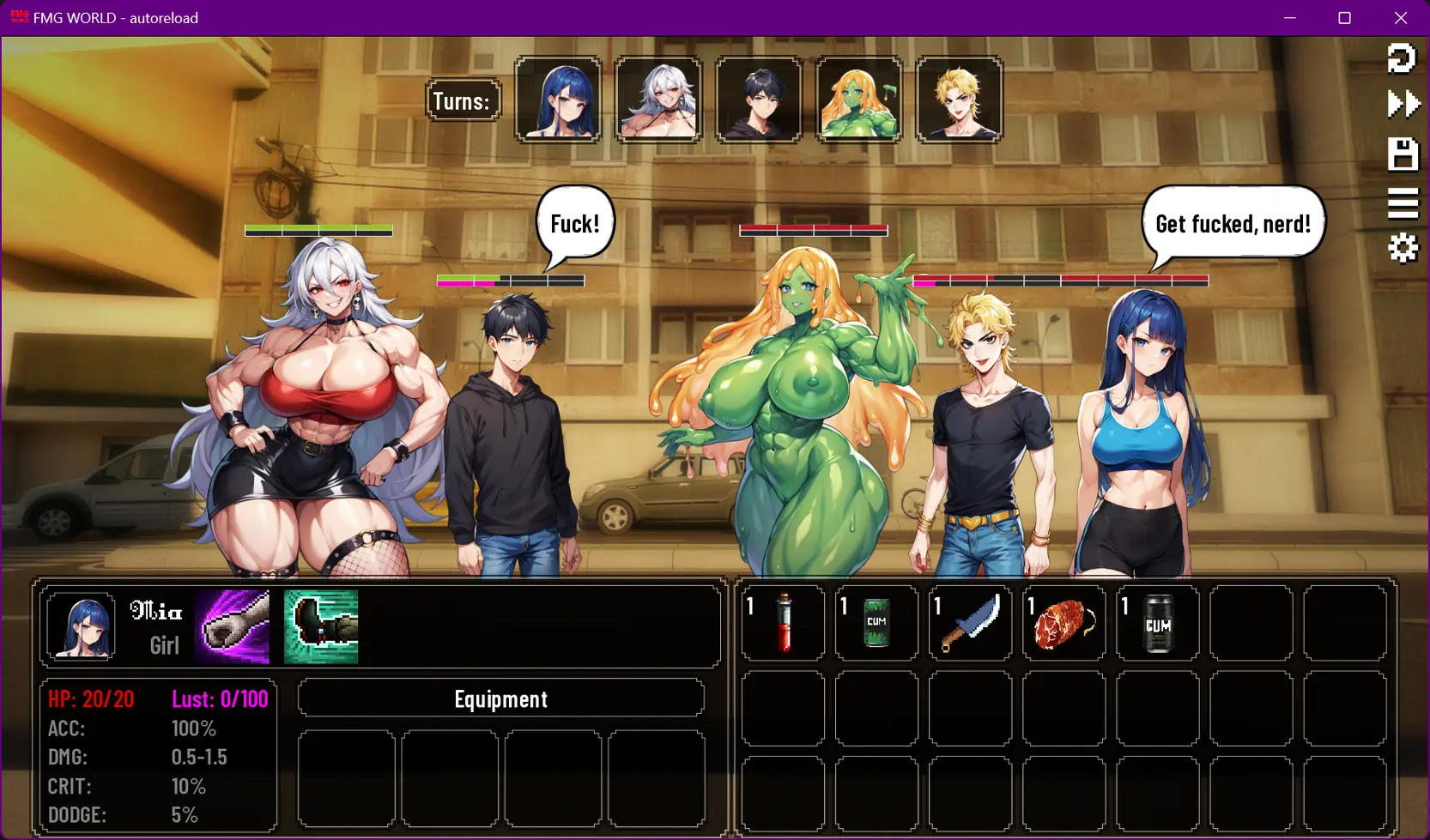Select the green slime girl turn portrait

tap(858, 100)
